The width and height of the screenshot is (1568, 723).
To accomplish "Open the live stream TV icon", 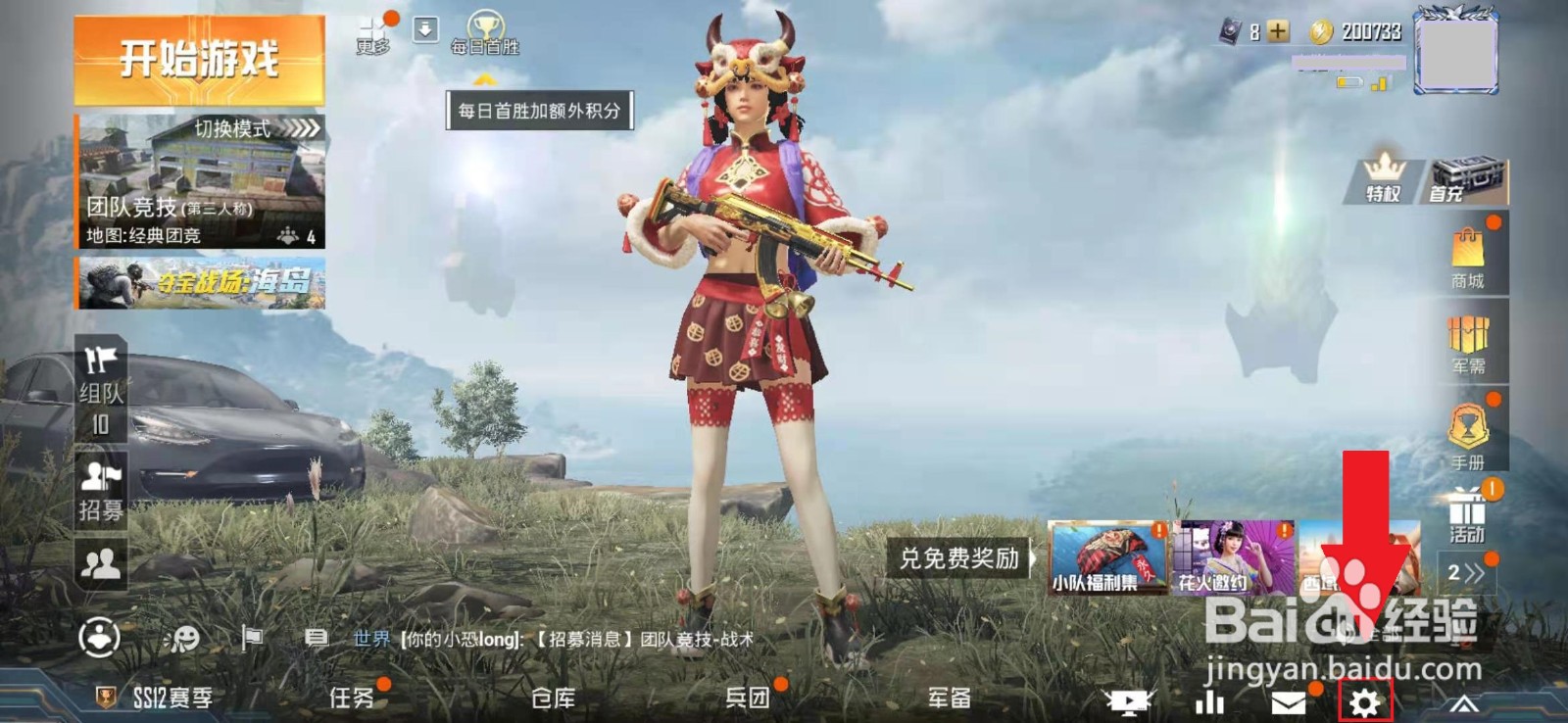I will tap(1129, 699).
